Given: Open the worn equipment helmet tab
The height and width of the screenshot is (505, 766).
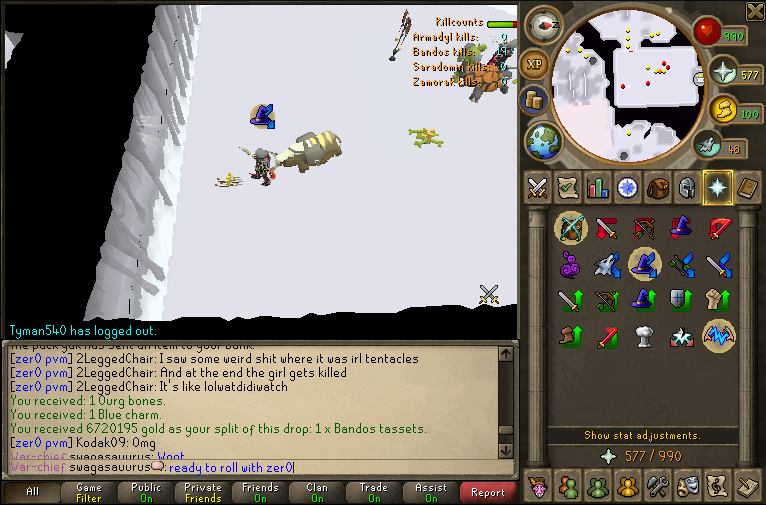Looking at the screenshot, I should click(x=687, y=187).
